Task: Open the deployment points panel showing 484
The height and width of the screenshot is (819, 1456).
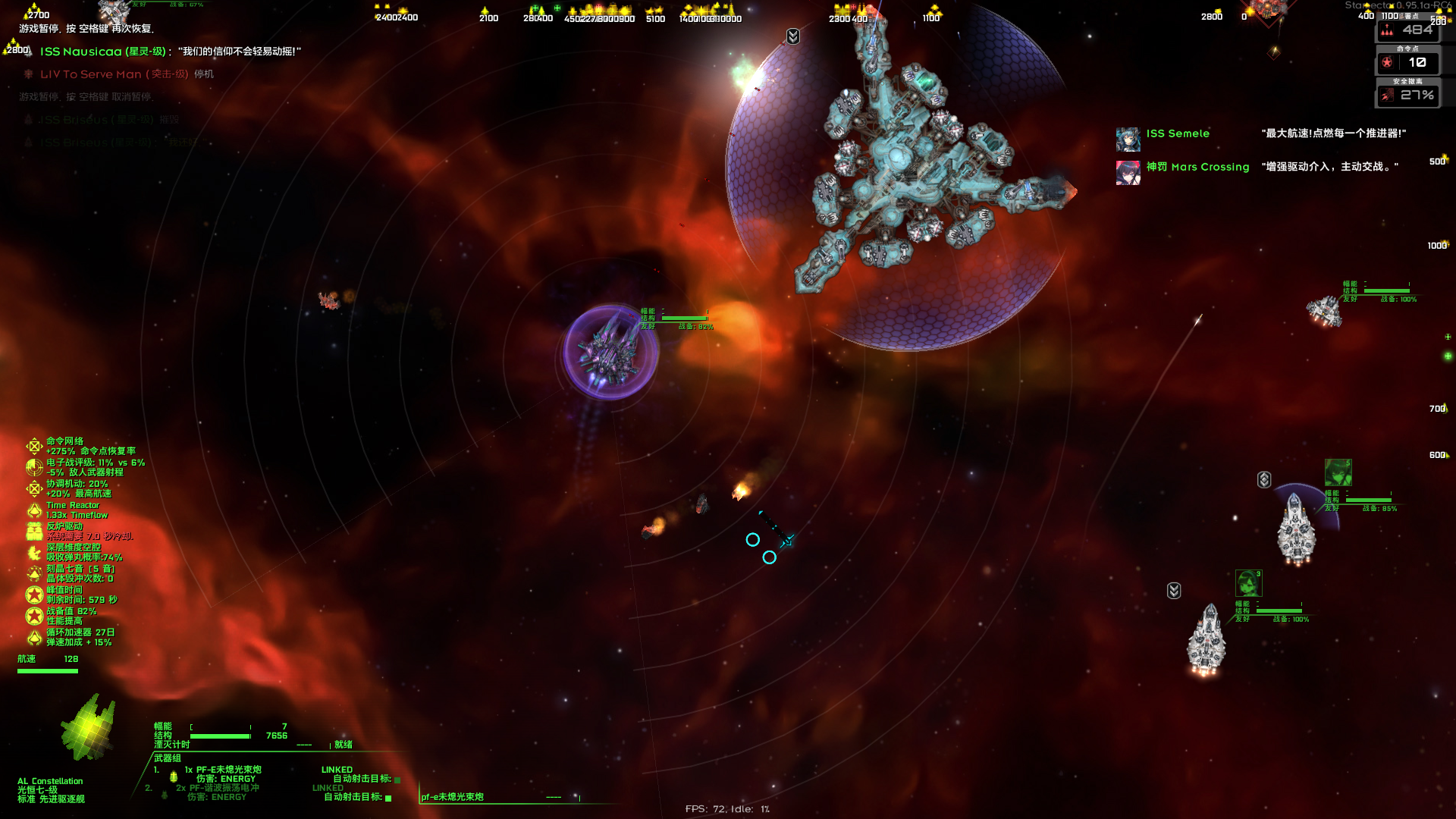Action: pyautogui.click(x=1408, y=30)
